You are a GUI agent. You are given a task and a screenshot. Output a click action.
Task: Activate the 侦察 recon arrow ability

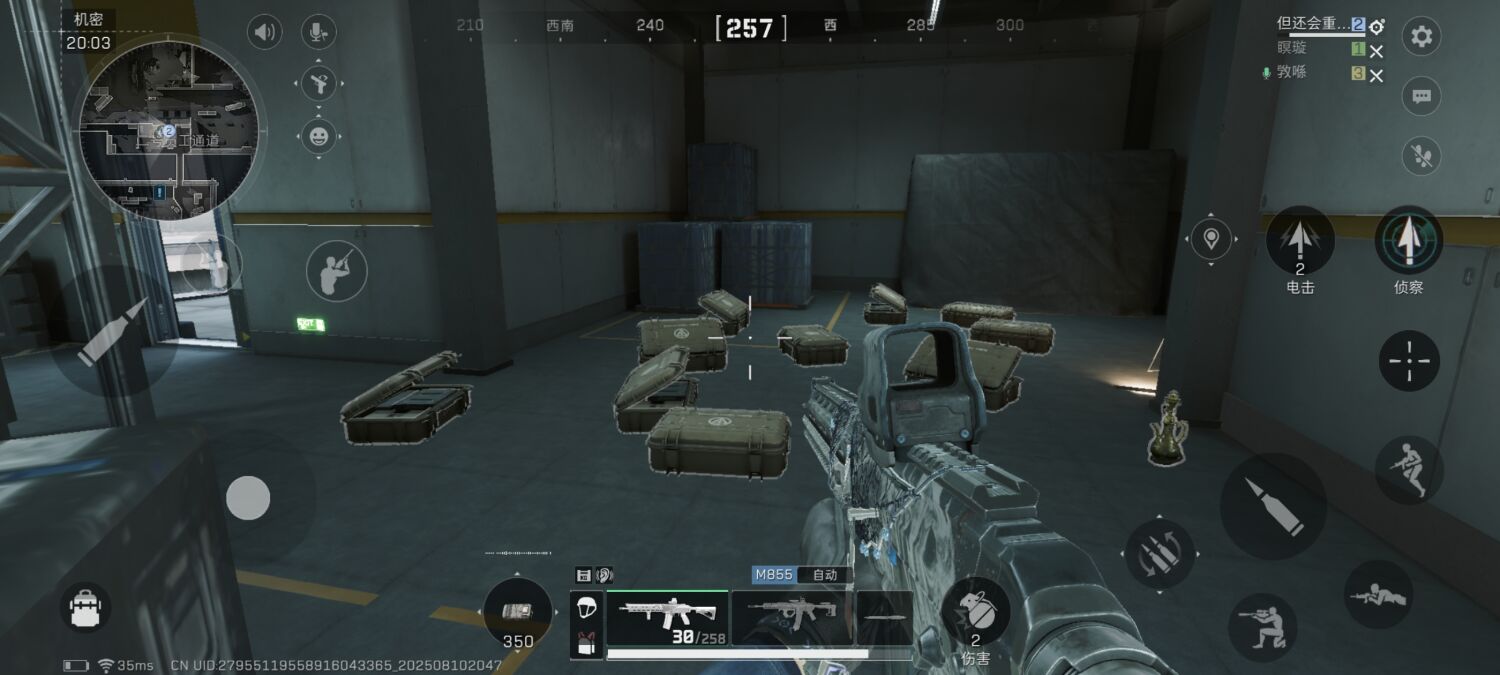[x=1408, y=241]
